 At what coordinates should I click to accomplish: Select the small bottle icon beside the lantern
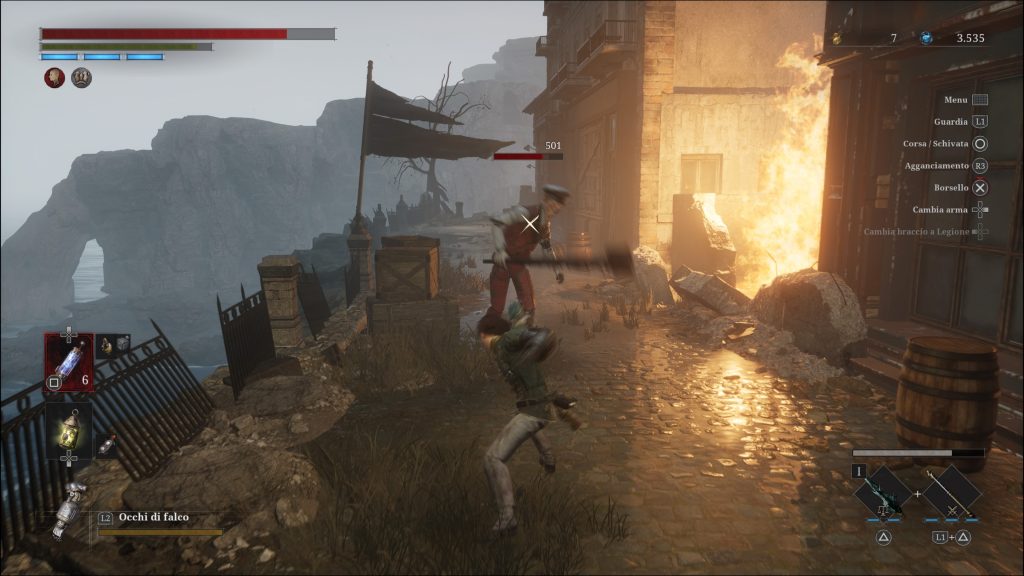coord(105,444)
